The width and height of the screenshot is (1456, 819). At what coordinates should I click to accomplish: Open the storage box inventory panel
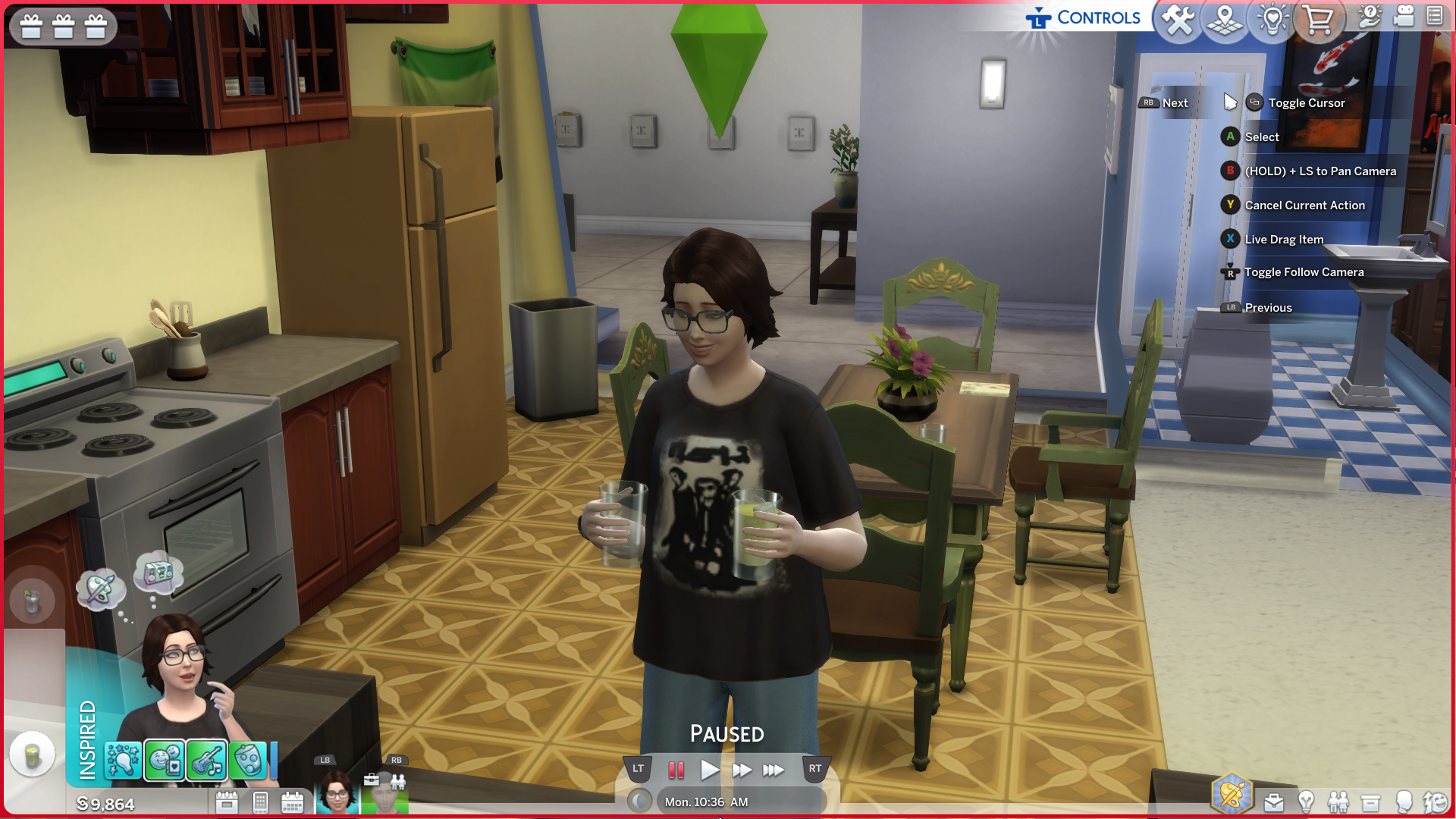coord(1371,802)
